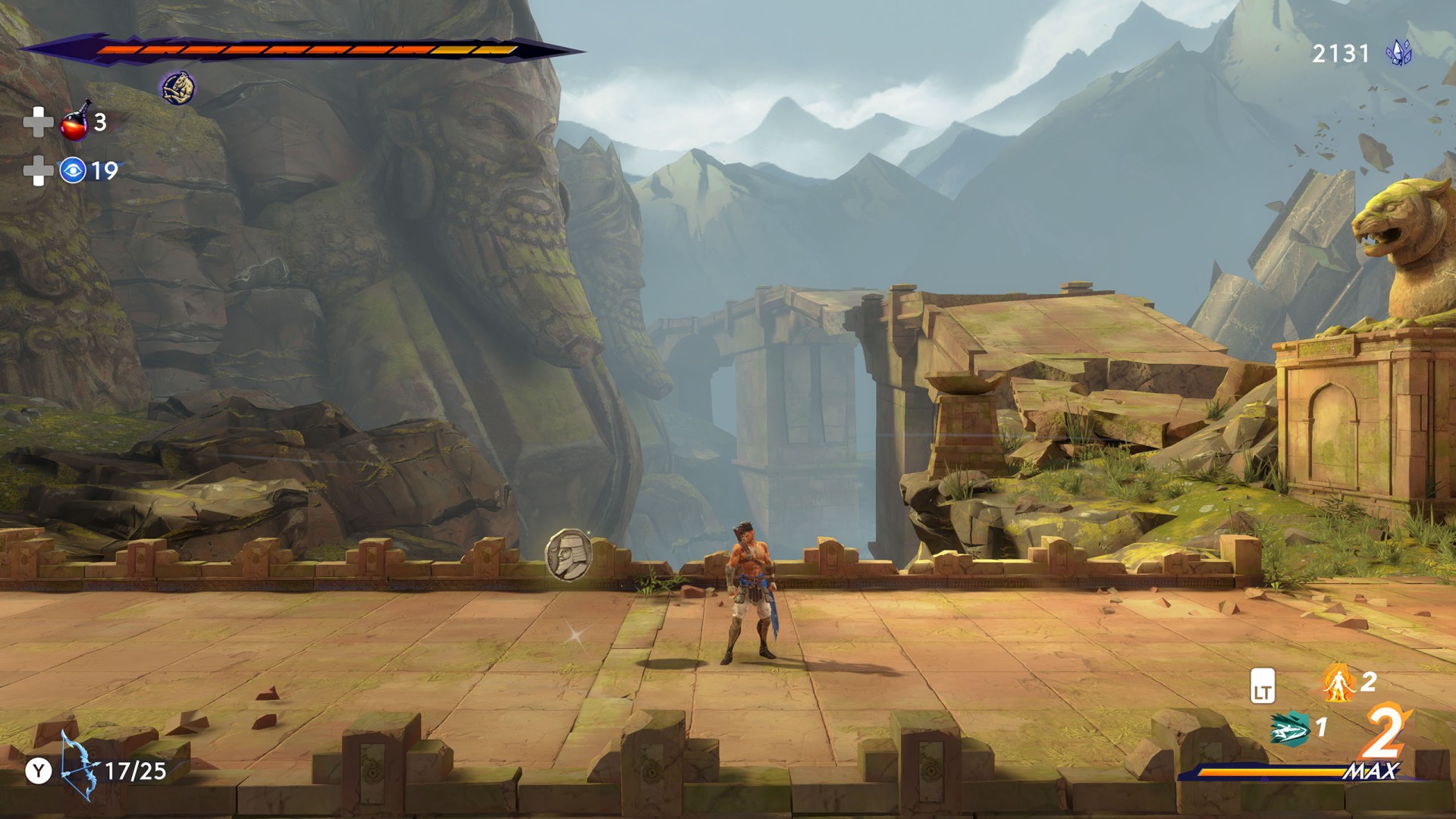This screenshot has height=819, width=1456.
Task: Activate the teal Athra surge icon
Action: (1289, 730)
